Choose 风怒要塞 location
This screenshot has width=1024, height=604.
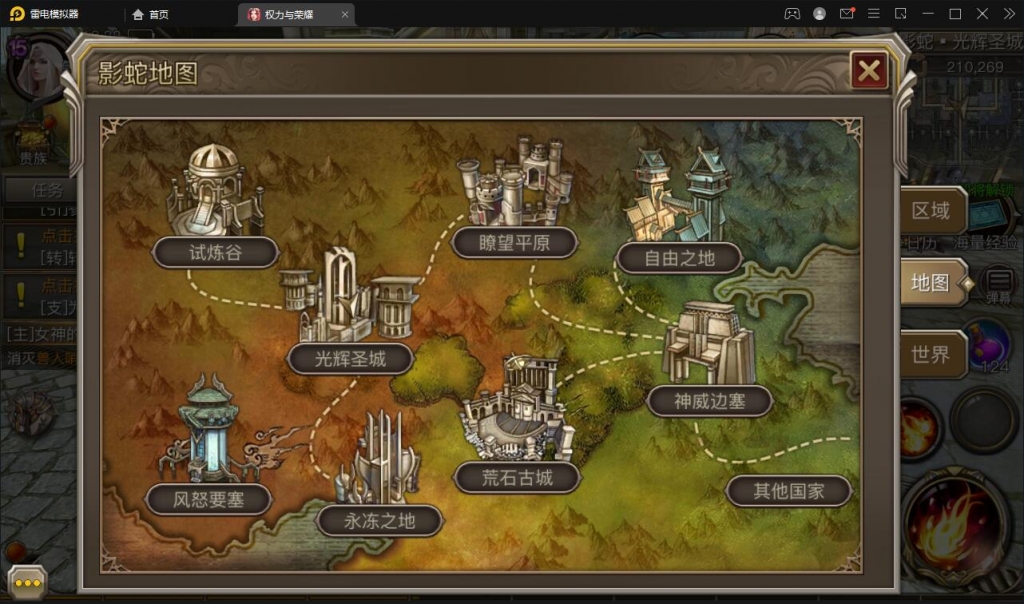coord(208,498)
